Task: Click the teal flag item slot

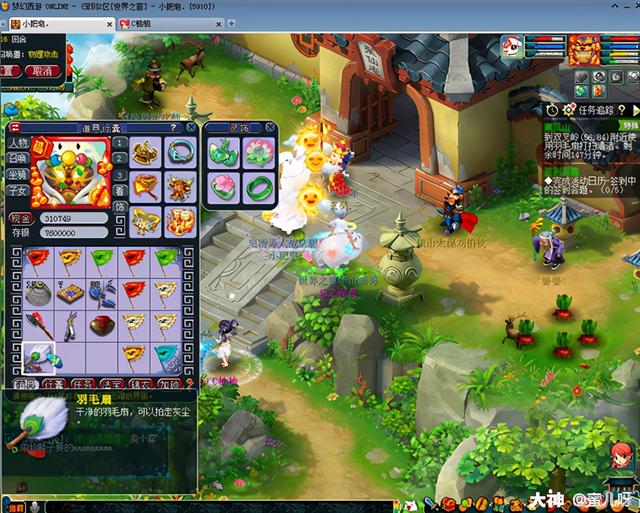Action: 168,358
